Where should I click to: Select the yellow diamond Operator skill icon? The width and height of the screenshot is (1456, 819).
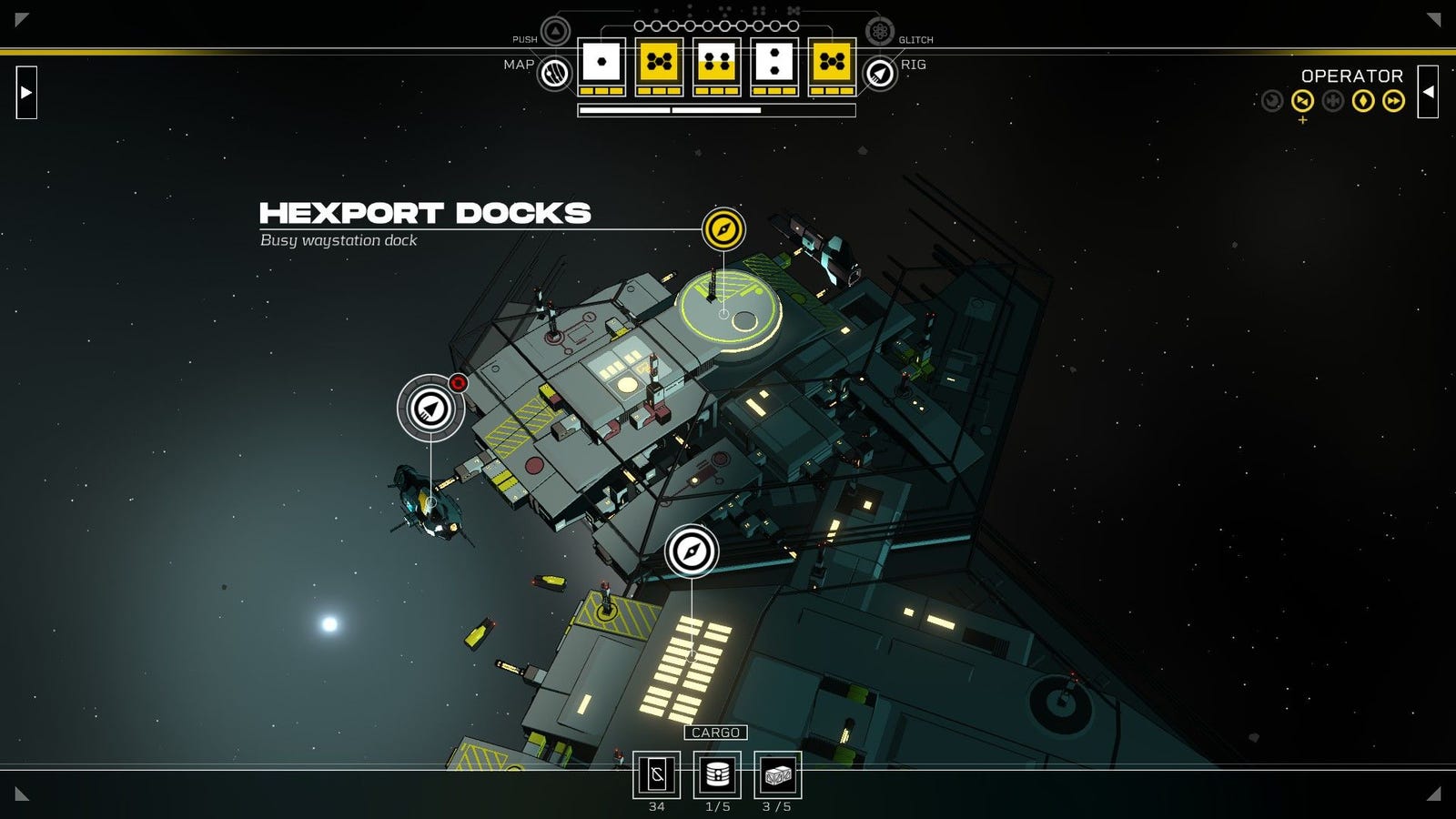[1363, 101]
